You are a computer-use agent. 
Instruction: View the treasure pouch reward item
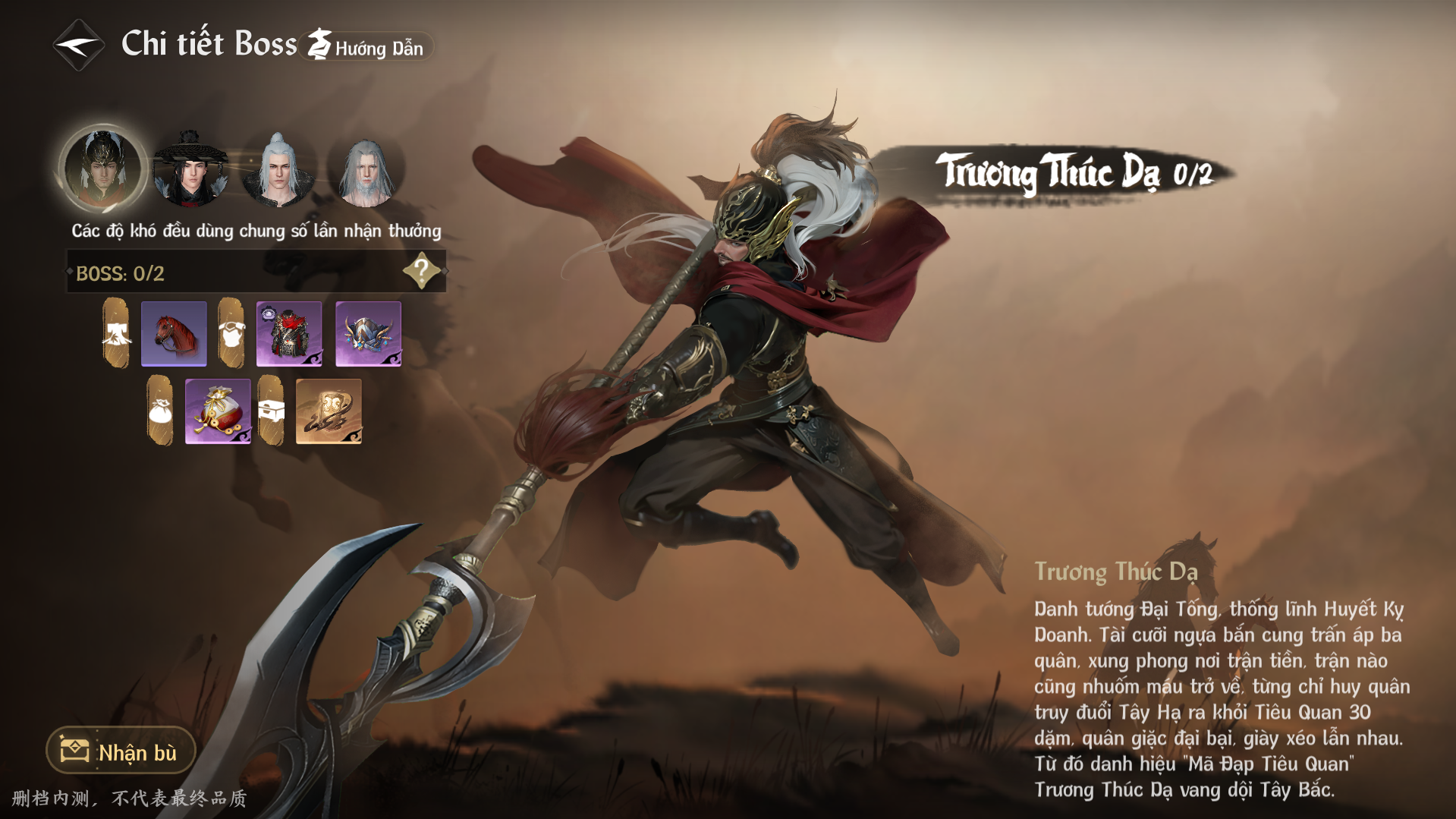[x=218, y=411]
